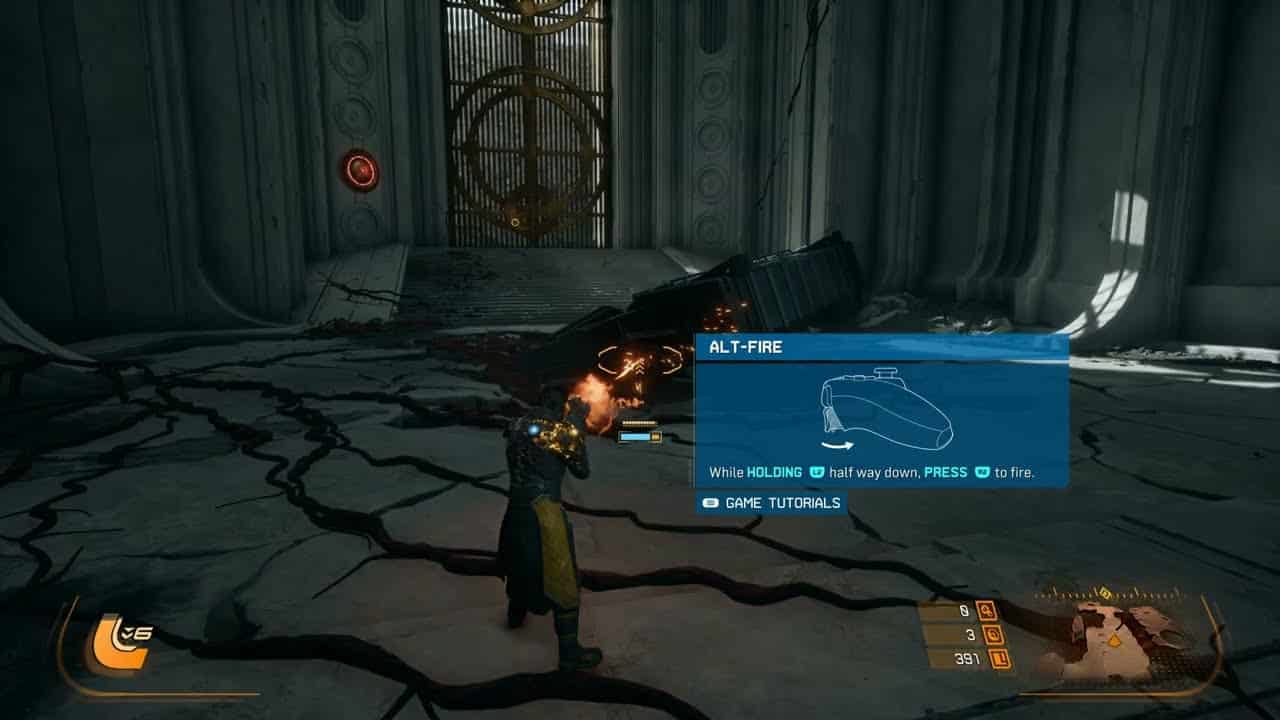This screenshot has height=720, width=1280.
Task: Click the controller trigger diagram in the popup
Action: [885, 407]
